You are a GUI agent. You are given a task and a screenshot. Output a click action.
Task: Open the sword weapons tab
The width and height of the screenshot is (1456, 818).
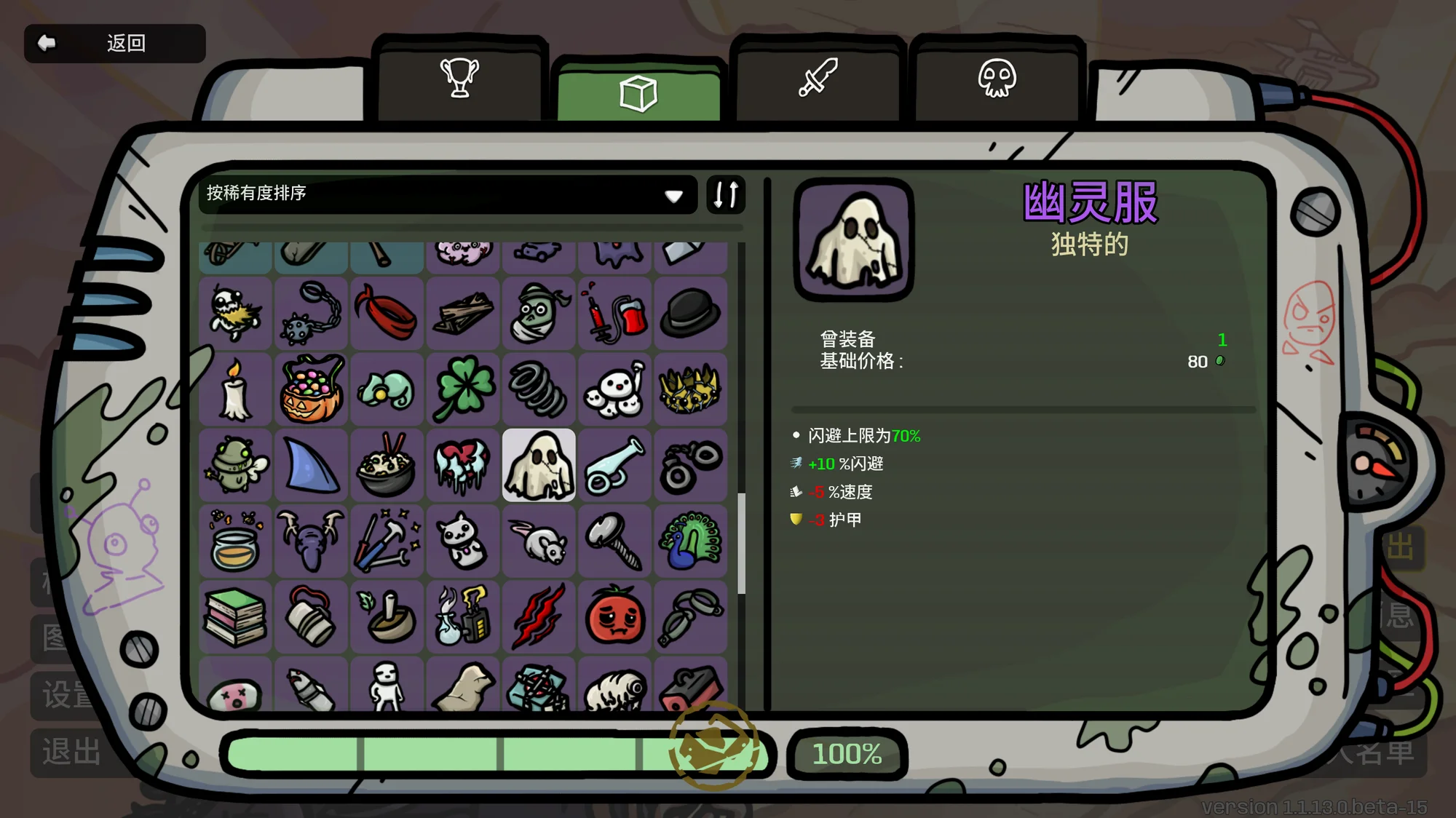(x=818, y=79)
